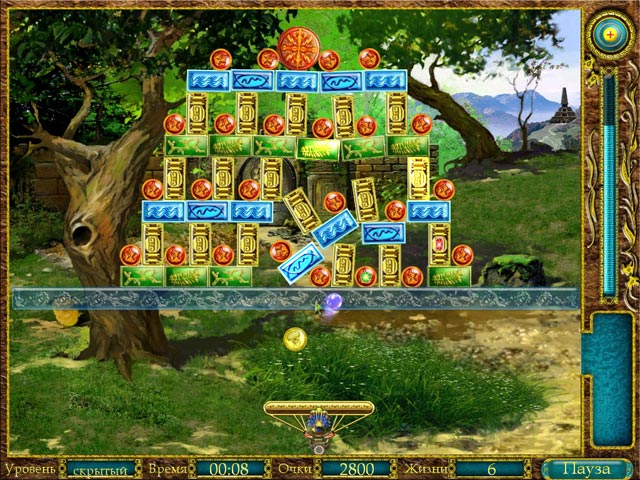Click the Пауза button
The width and height of the screenshot is (640, 480).
click(x=587, y=468)
